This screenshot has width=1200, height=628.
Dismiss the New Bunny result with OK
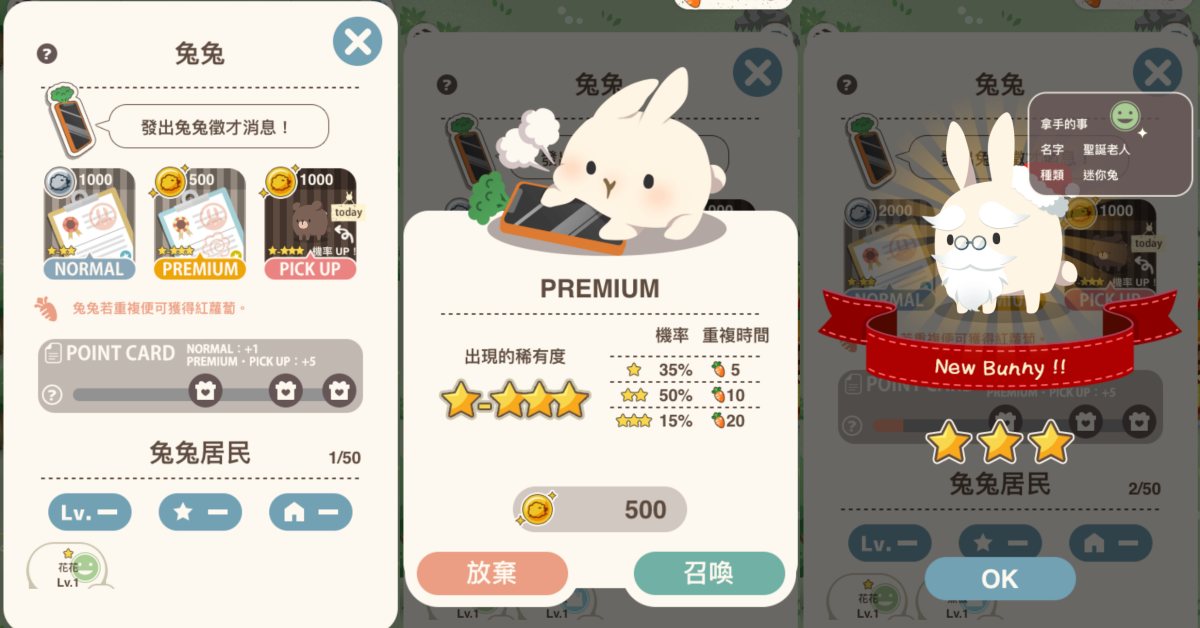pos(999,579)
